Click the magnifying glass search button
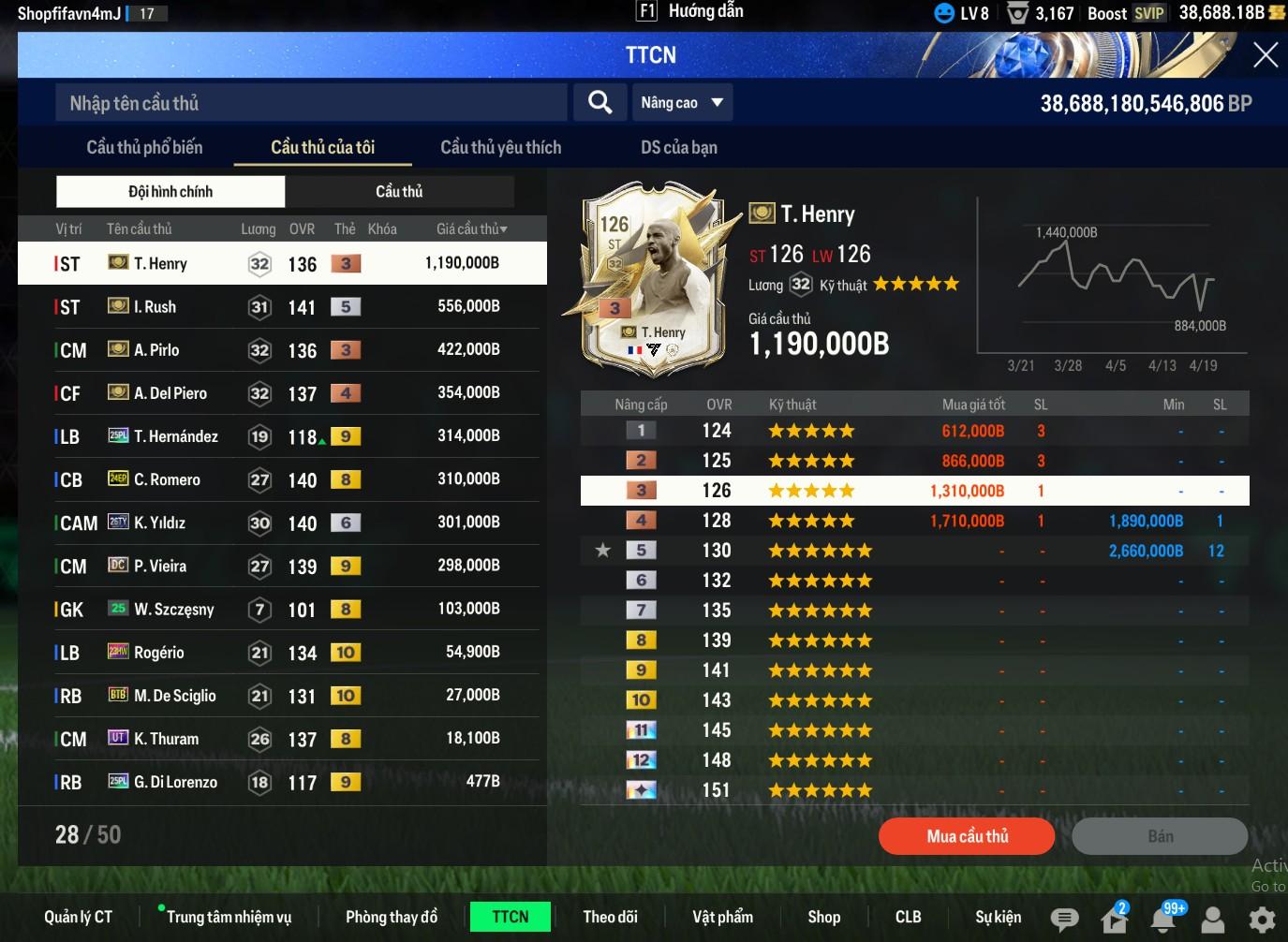1288x942 pixels. (600, 102)
